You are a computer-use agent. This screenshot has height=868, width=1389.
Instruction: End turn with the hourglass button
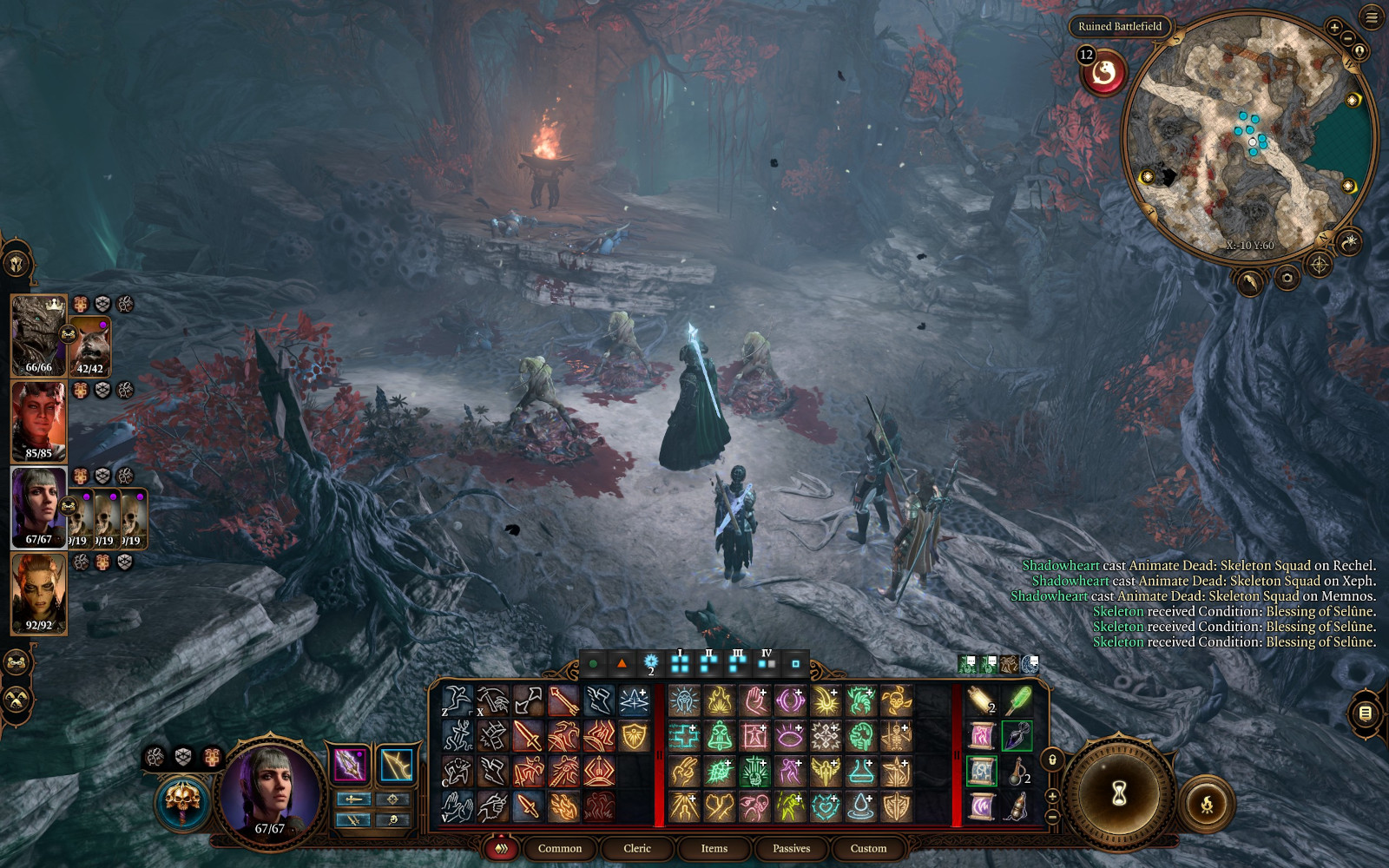tap(1119, 792)
